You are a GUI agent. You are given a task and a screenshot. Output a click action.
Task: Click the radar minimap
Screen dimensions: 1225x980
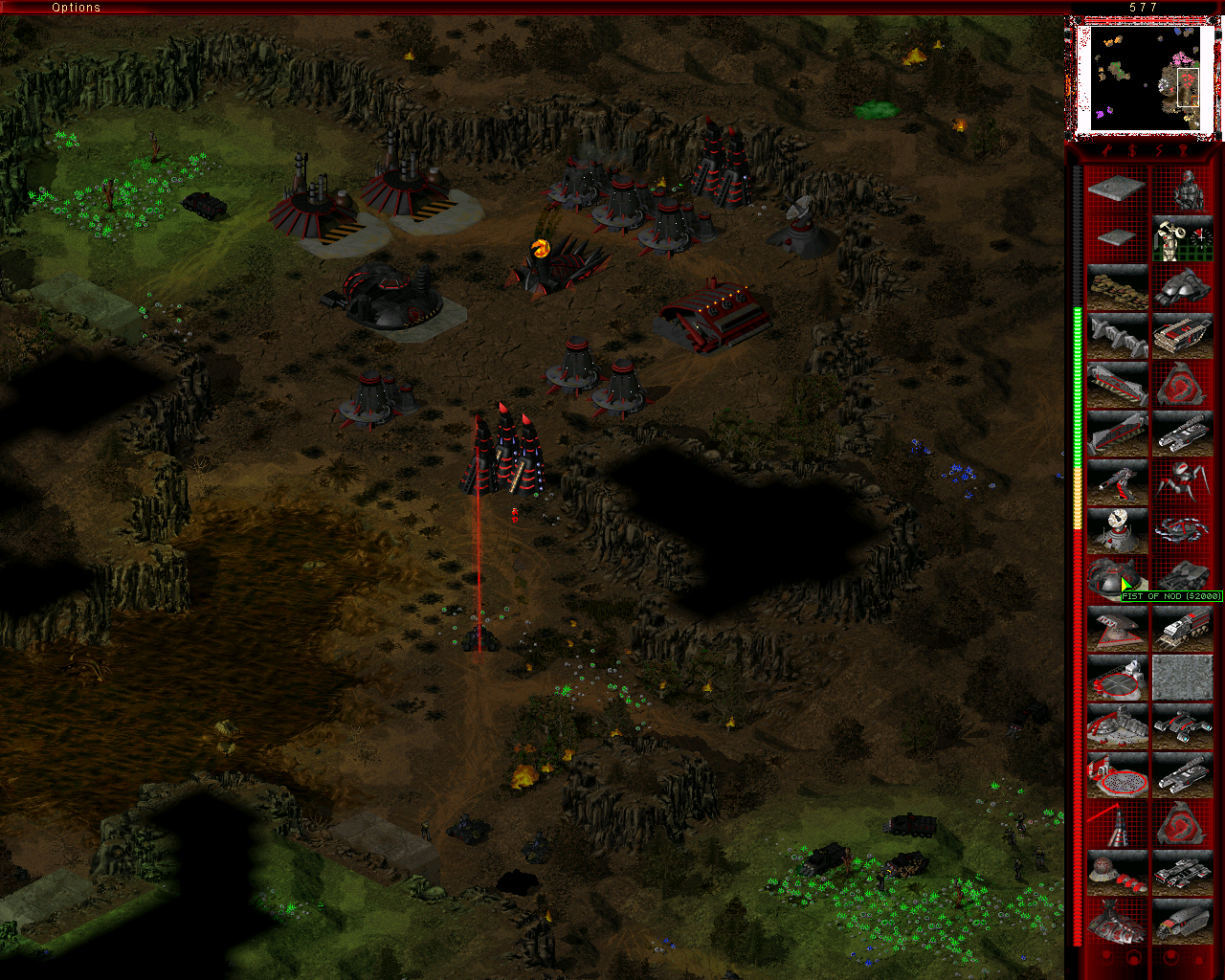click(1143, 78)
